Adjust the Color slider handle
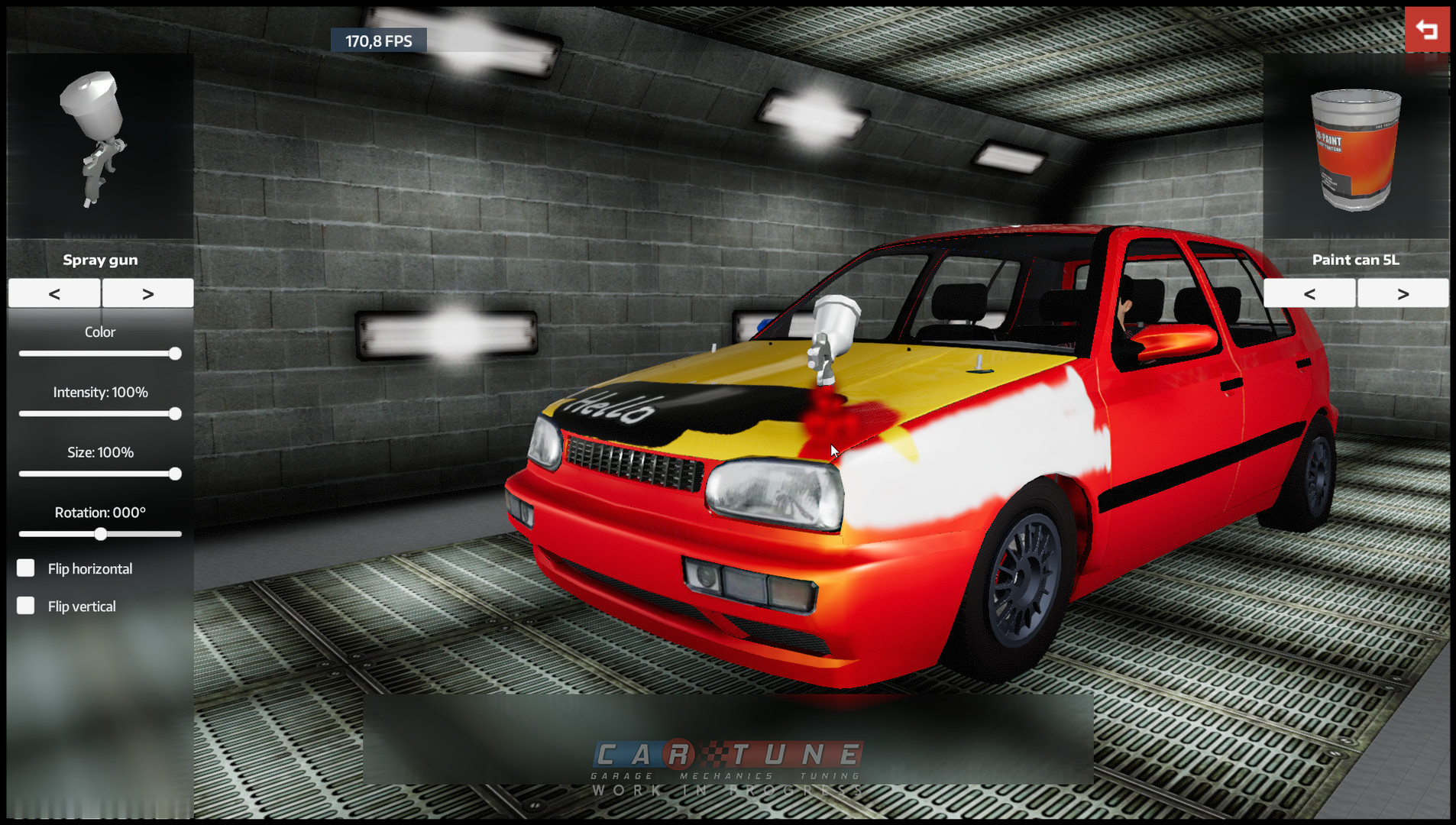The image size is (1456, 825). click(176, 353)
